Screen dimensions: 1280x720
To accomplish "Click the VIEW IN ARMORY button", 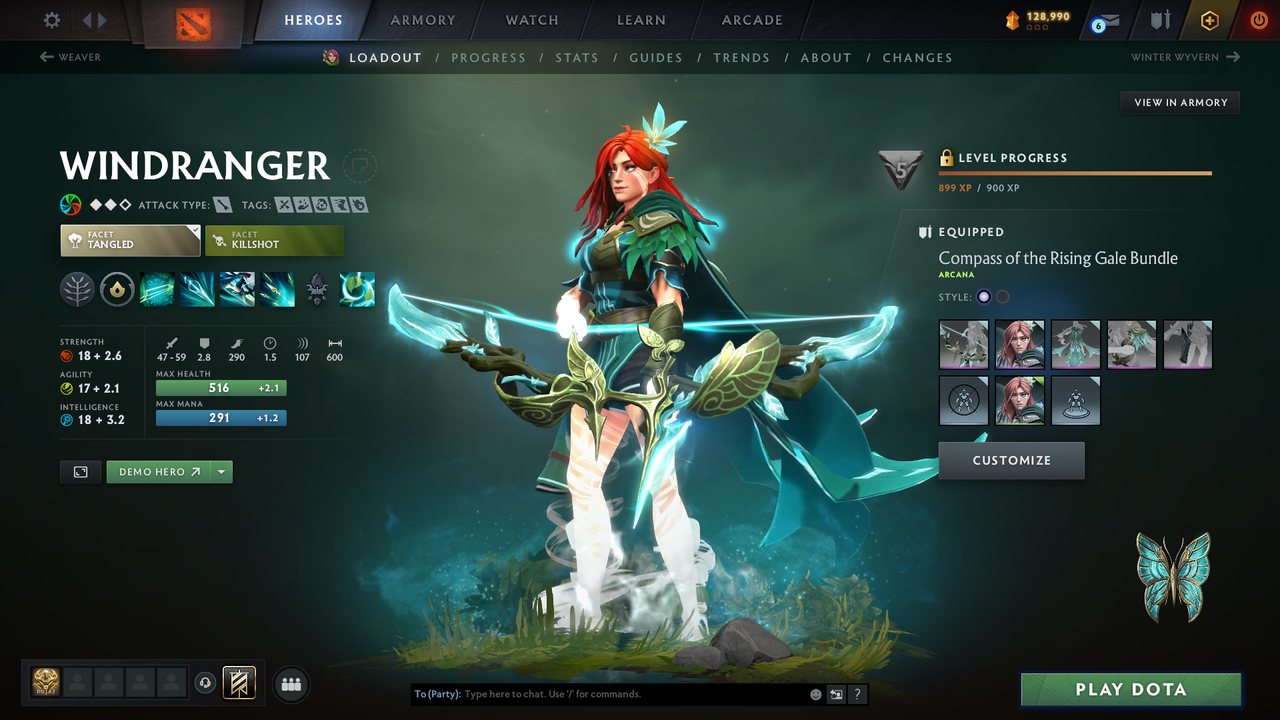I will coord(1179,102).
